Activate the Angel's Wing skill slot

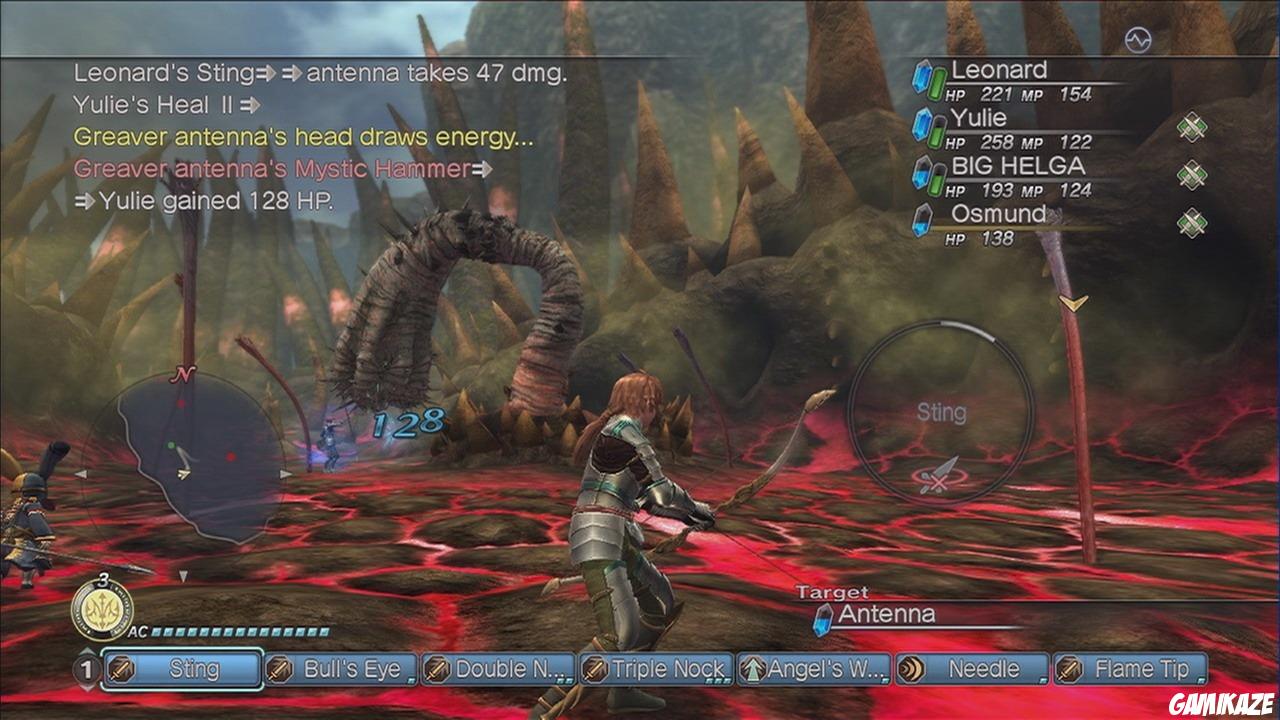814,669
